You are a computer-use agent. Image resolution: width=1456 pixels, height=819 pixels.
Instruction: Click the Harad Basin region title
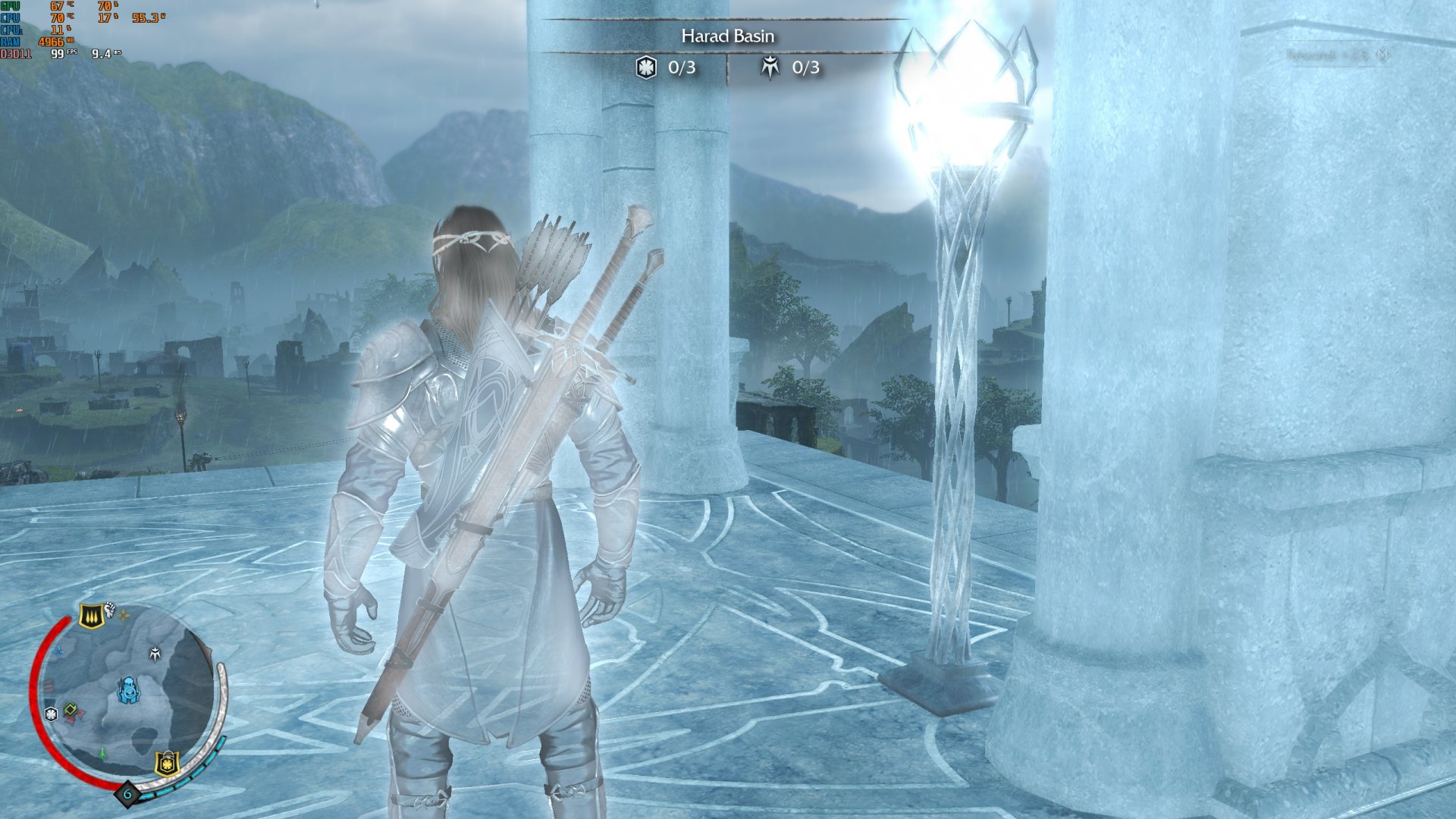(x=727, y=36)
